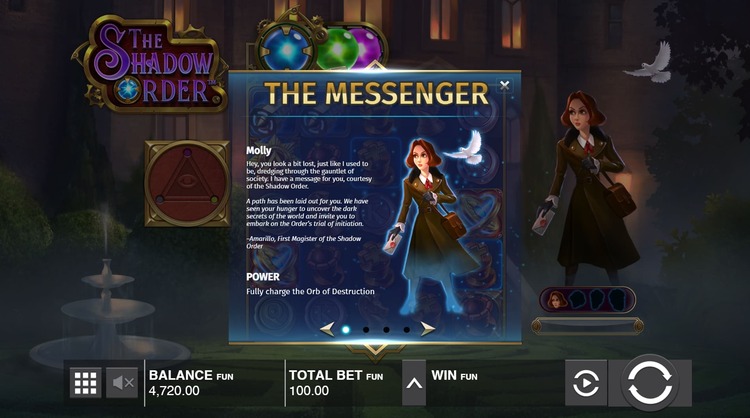750x418 pixels.
Task: Spin the reels with the large button
Action: pos(650,382)
